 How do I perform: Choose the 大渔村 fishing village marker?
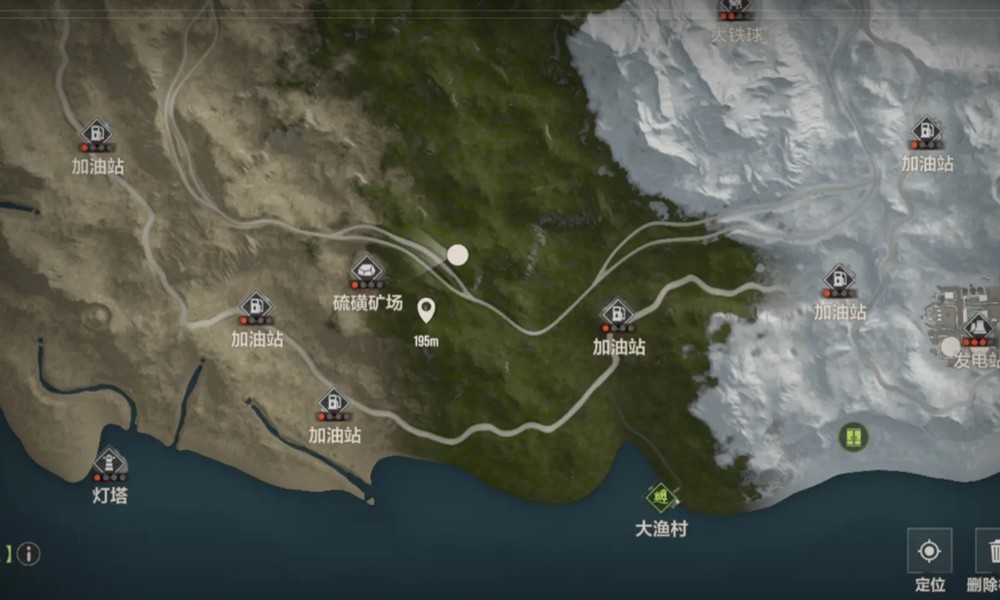click(661, 496)
